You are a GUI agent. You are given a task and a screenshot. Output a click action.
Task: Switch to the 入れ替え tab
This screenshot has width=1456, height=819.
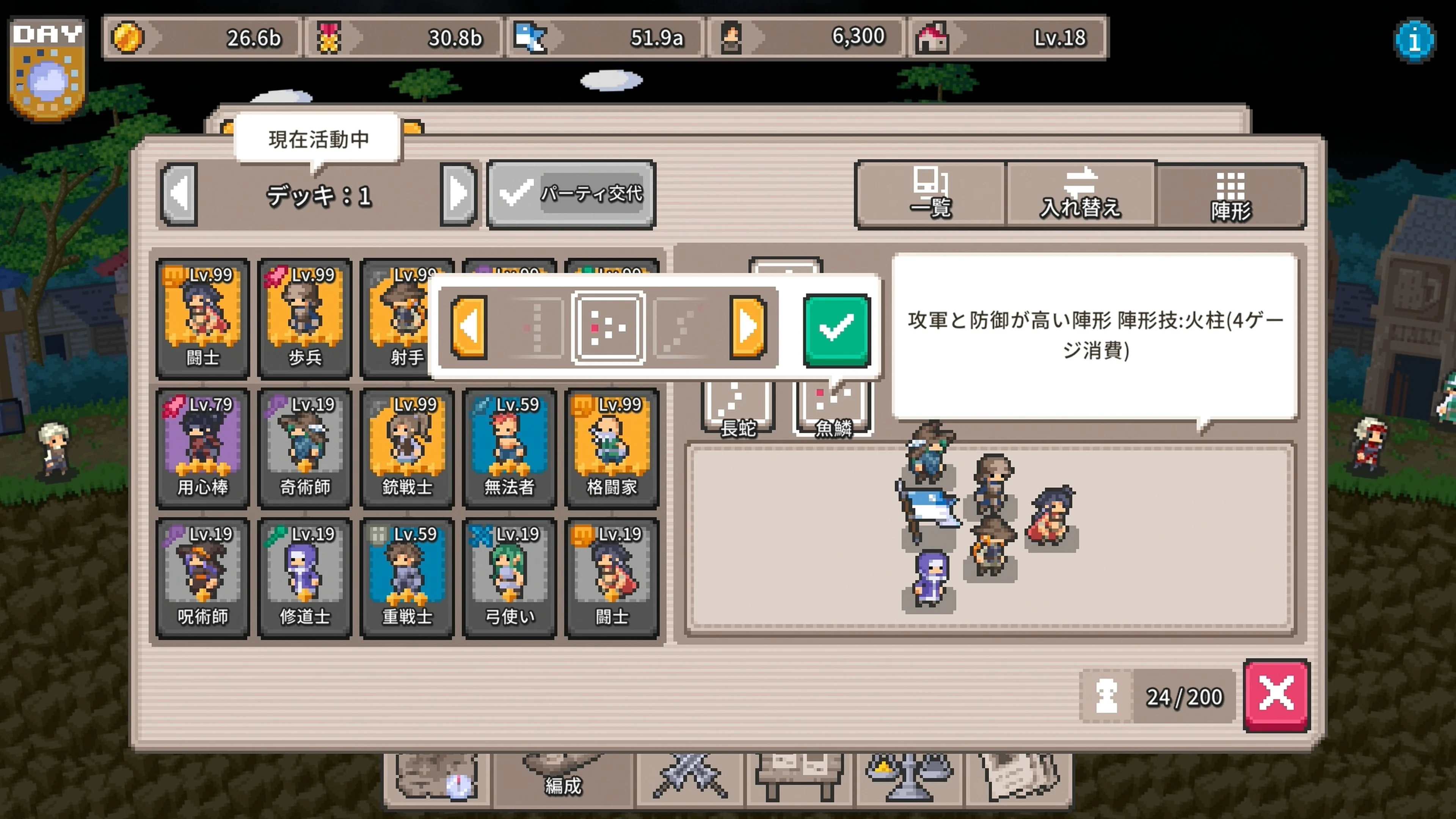(x=1081, y=195)
